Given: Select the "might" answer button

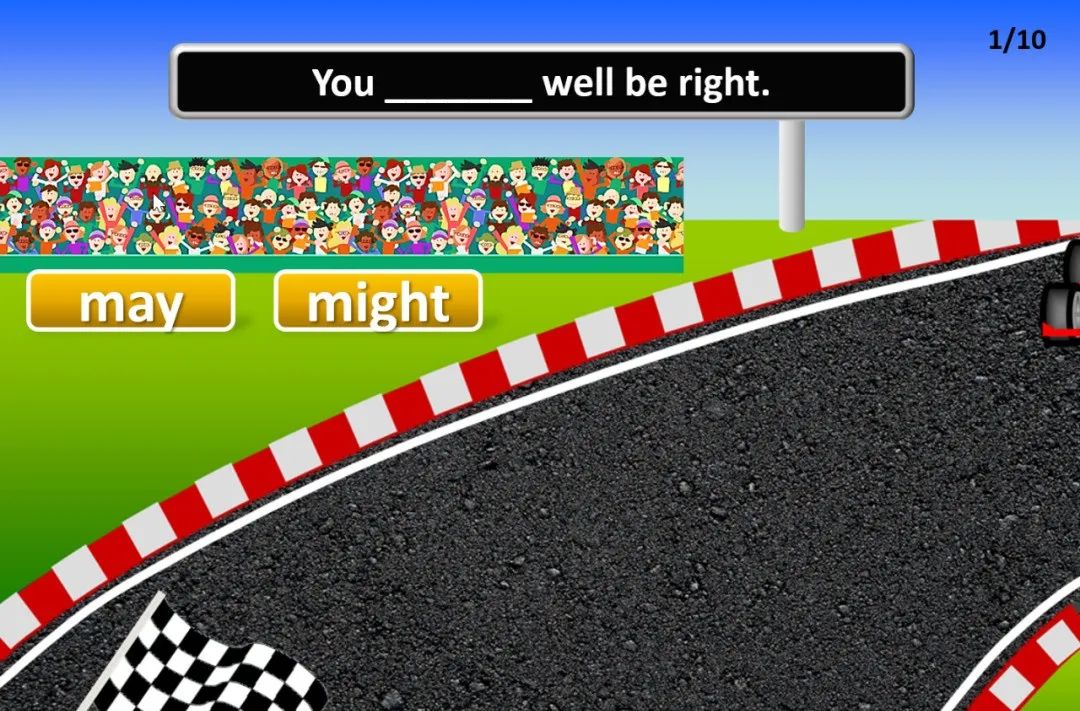Looking at the screenshot, I should pos(378,301).
